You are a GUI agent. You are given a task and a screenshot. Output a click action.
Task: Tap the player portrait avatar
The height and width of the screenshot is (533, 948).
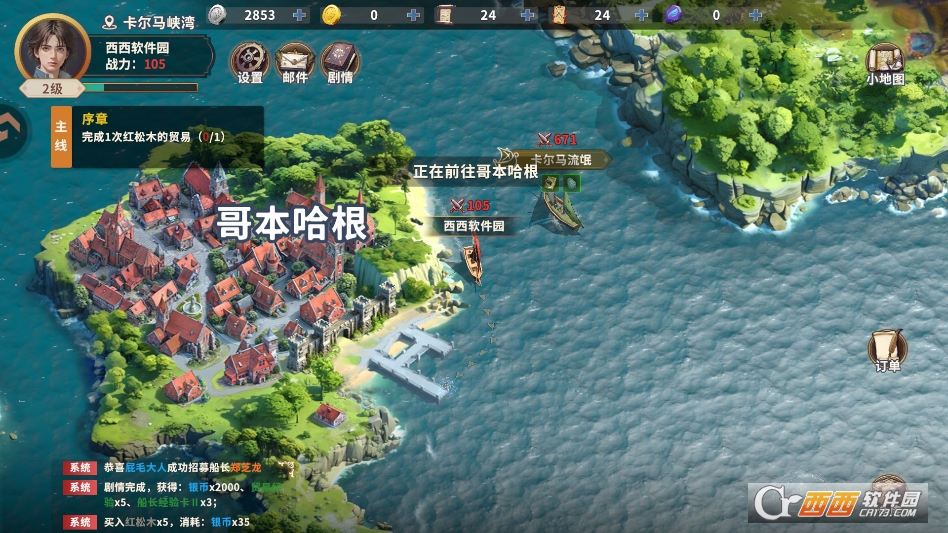(x=53, y=47)
